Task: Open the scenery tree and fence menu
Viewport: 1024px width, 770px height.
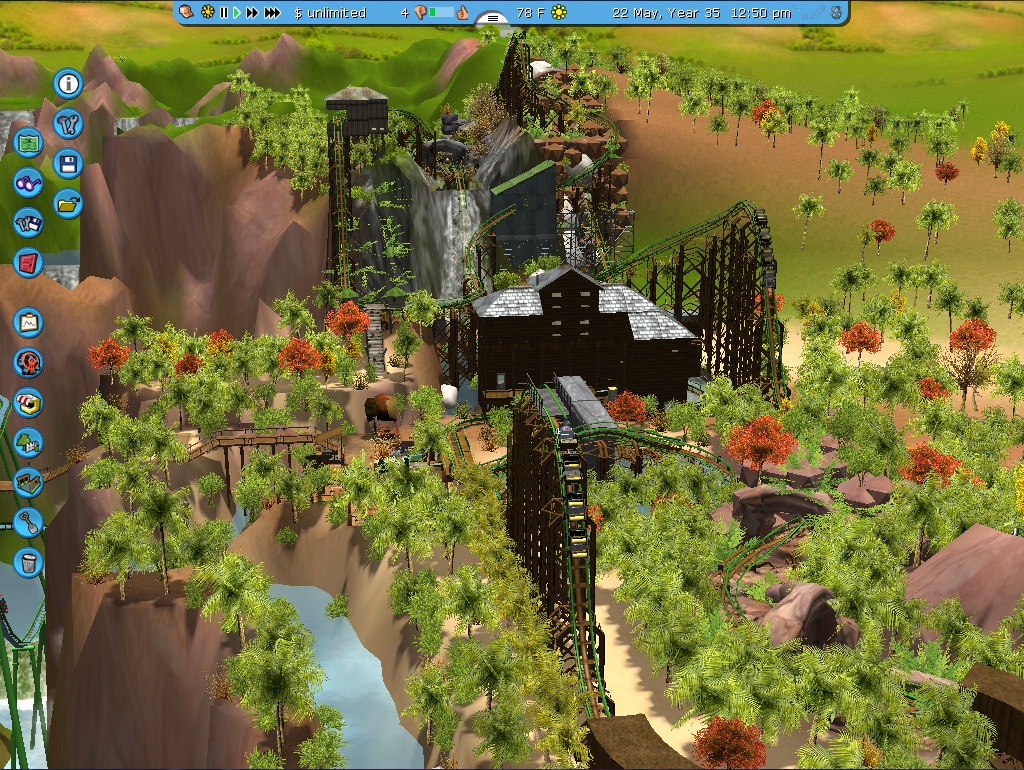Action: [x=28, y=441]
